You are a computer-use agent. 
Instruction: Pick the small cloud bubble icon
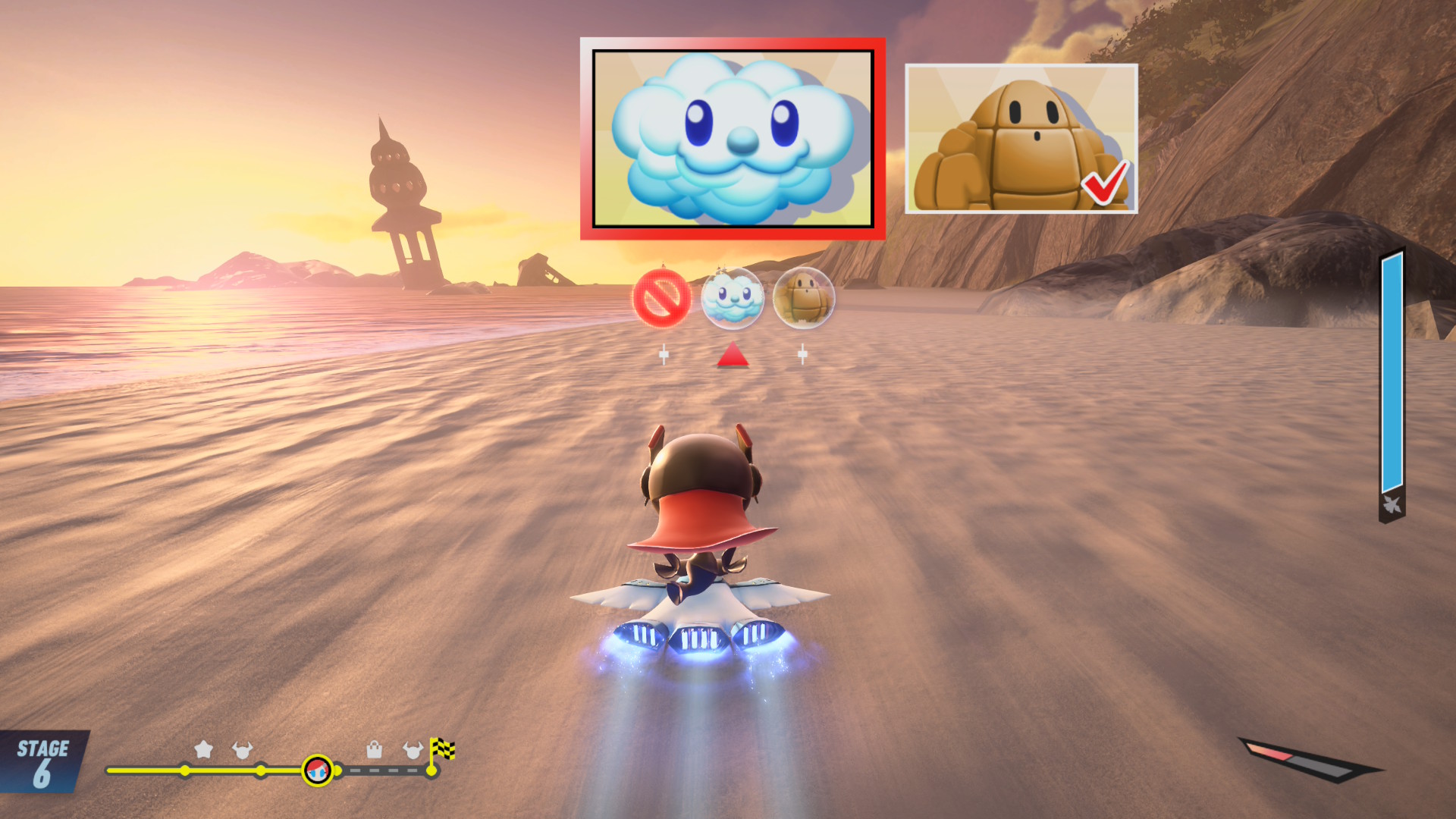tap(732, 298)
